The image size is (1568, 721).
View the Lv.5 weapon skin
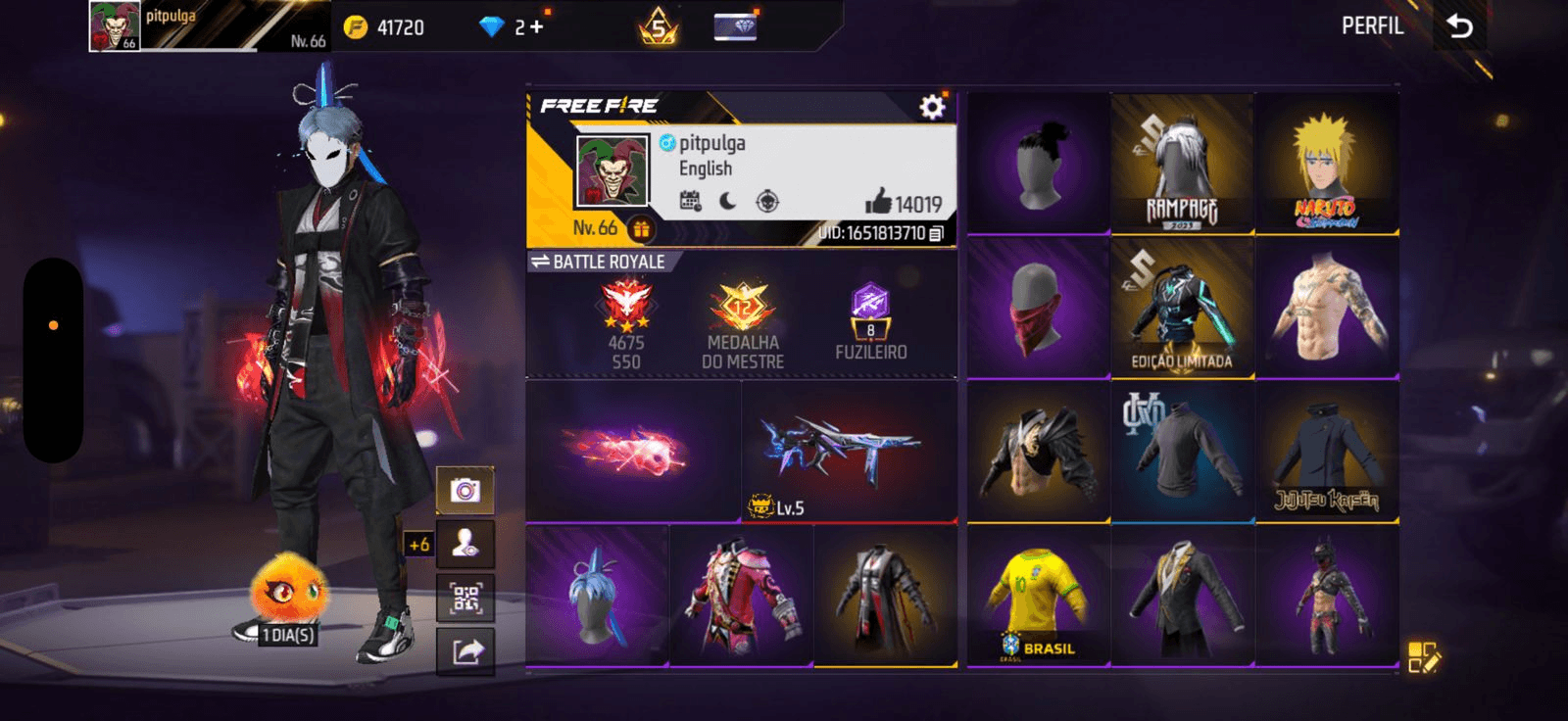(849, 453)
